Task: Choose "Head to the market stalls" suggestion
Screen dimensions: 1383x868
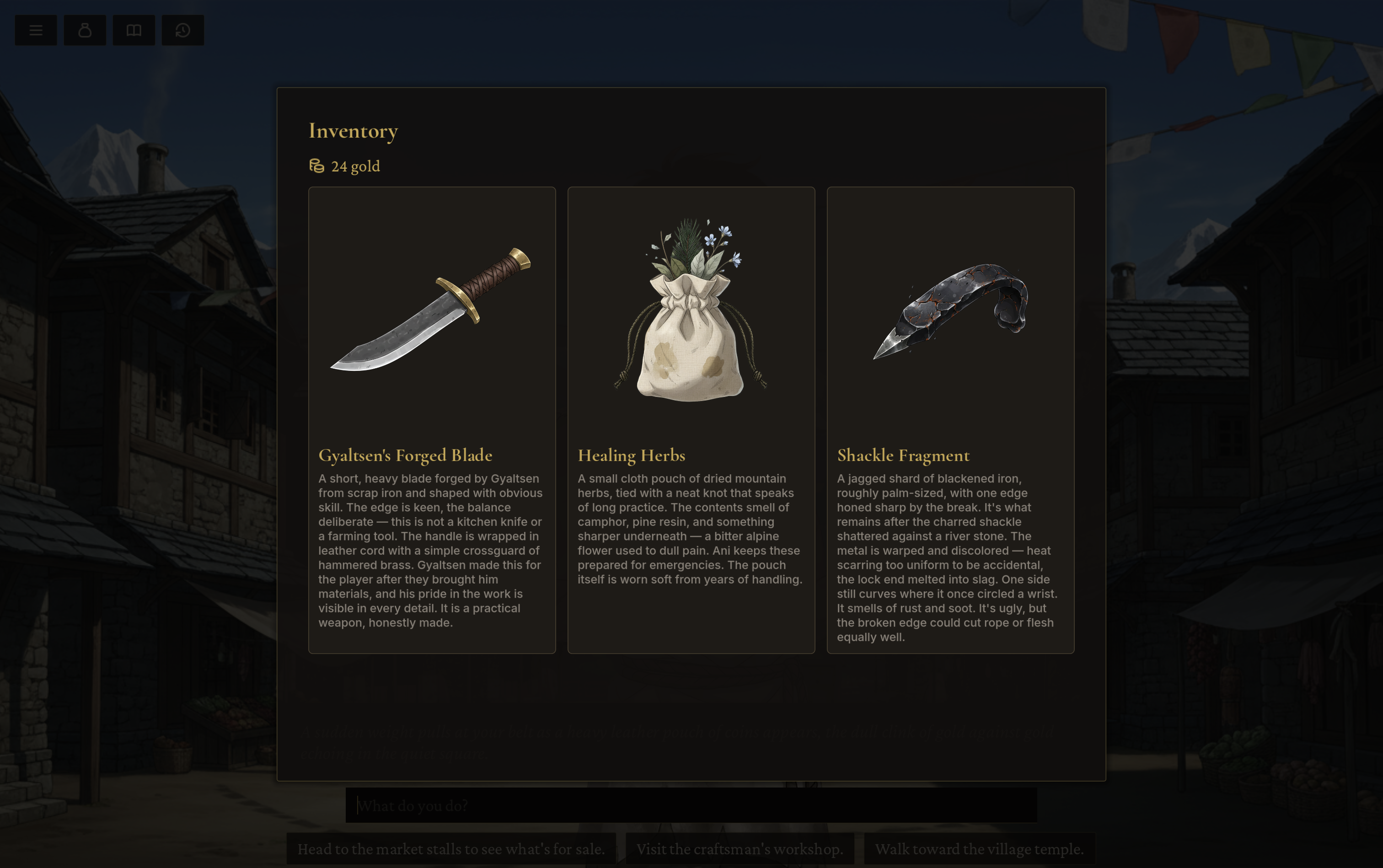Action: [x=451, y=848]
